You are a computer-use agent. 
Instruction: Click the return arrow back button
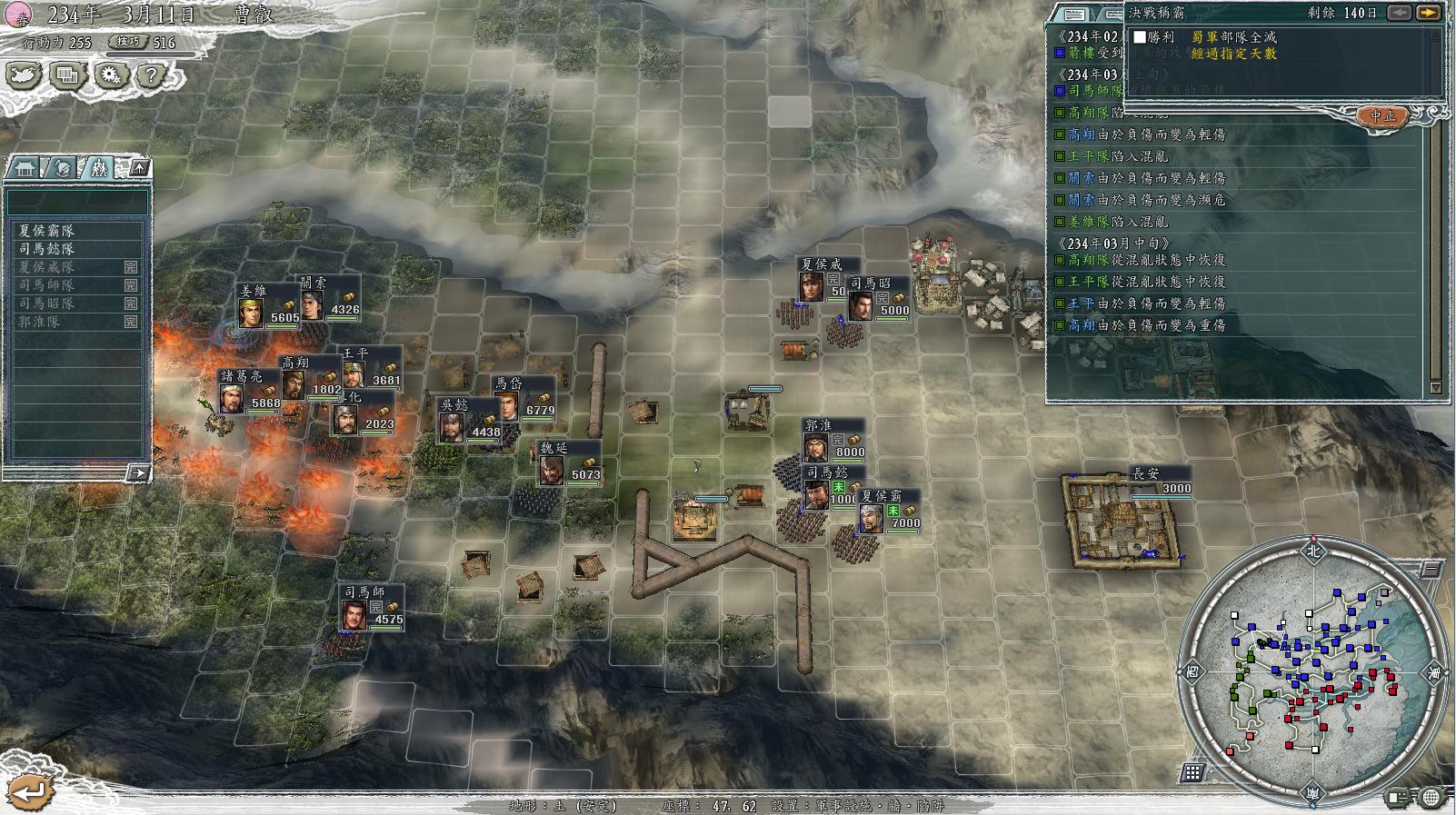[28, 792]
